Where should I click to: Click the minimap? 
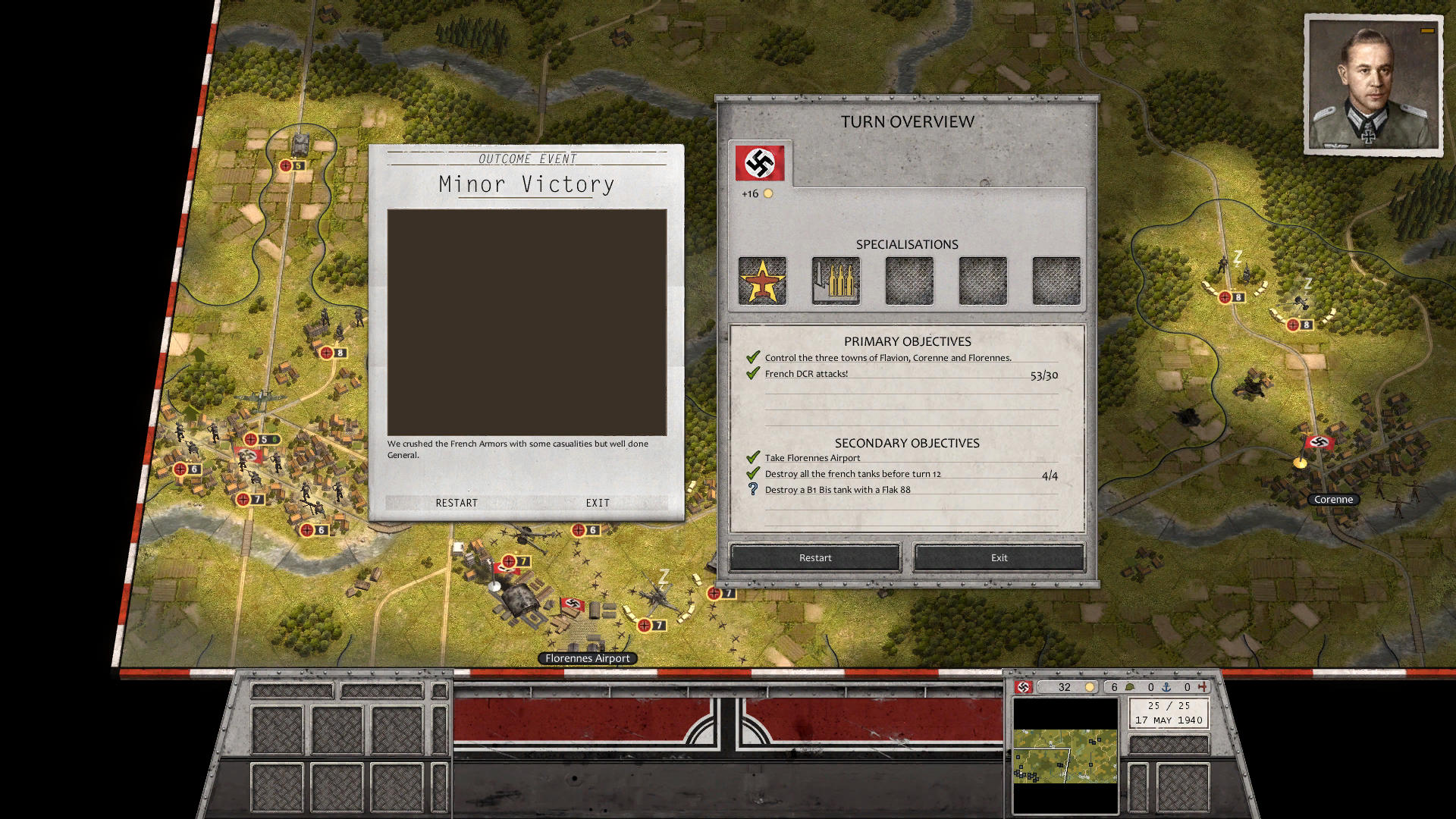pos(1065,755)
